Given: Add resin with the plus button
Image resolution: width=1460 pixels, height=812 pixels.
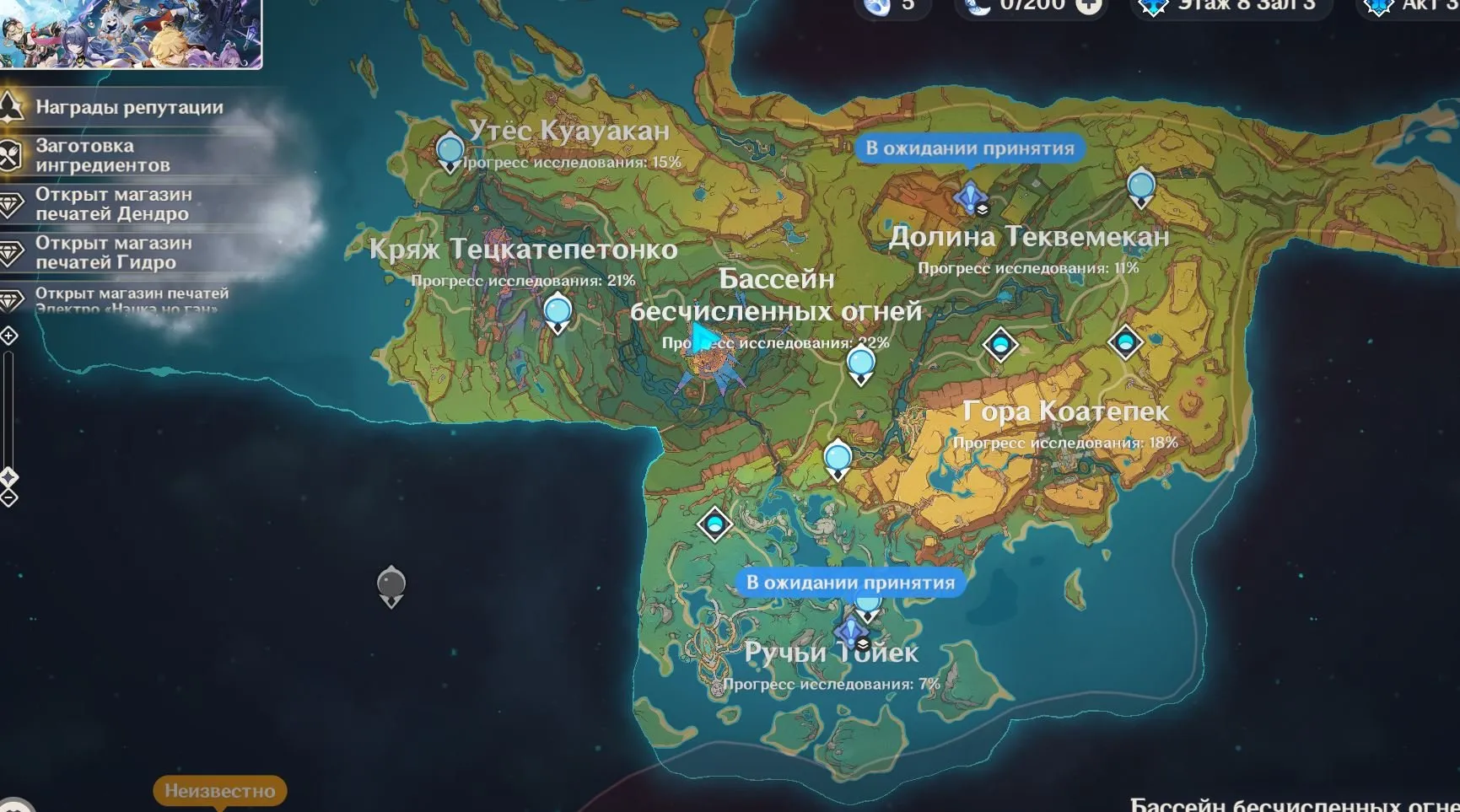Looking at the screenshot, I should pyautogui.click(x=1090, y=5).
